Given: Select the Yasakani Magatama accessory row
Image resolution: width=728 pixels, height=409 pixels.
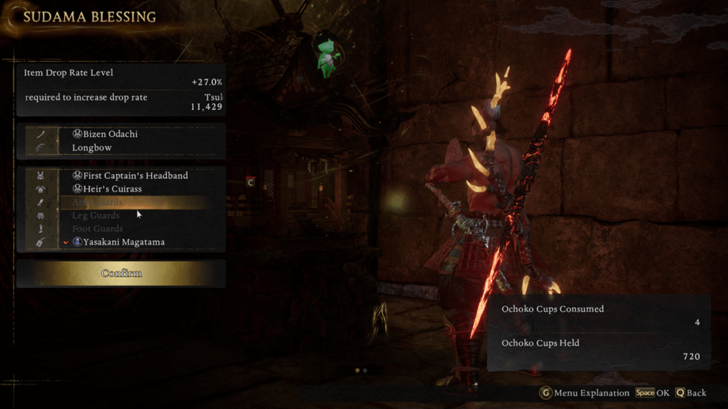Looking at the screenshot, I should coord(118,242).
